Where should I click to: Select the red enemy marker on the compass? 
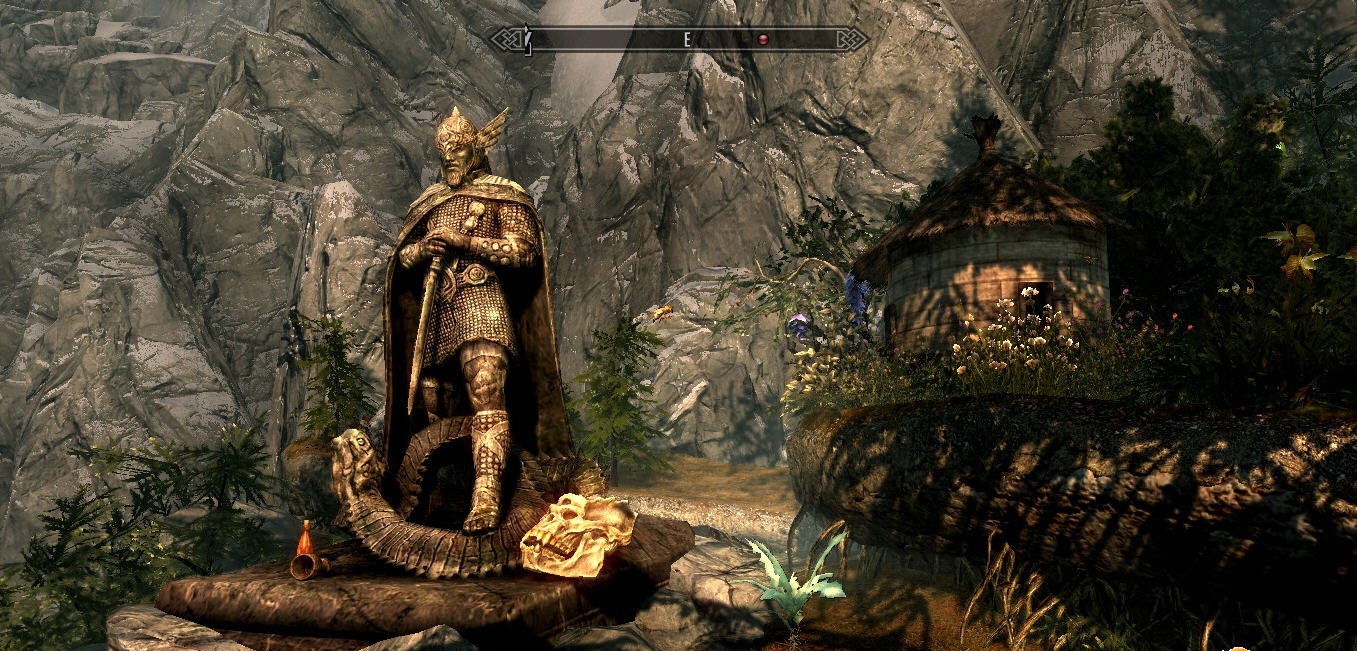pos(762,40)
